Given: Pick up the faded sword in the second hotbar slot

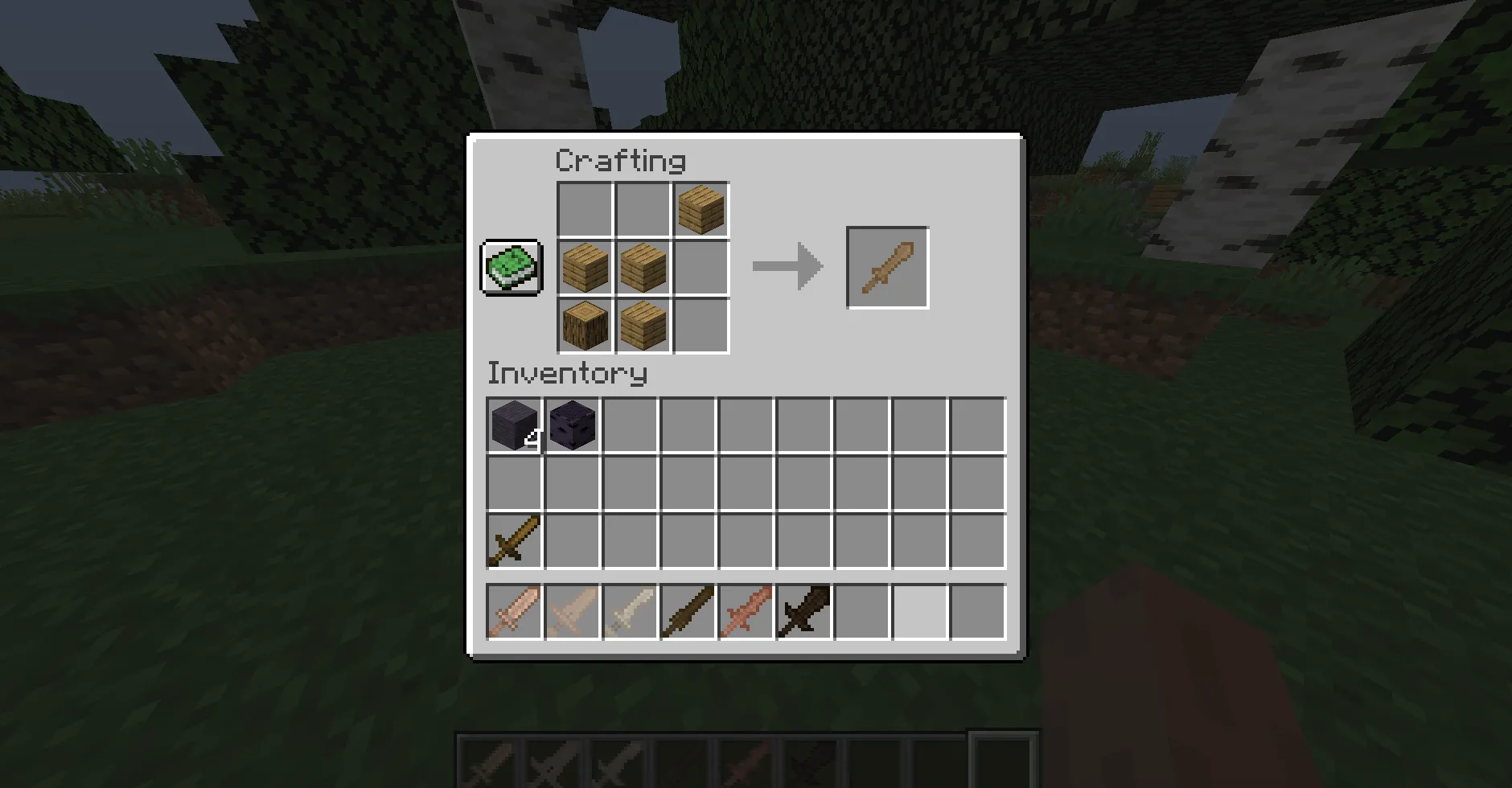Looking at the screenshot, I should 572,611.
